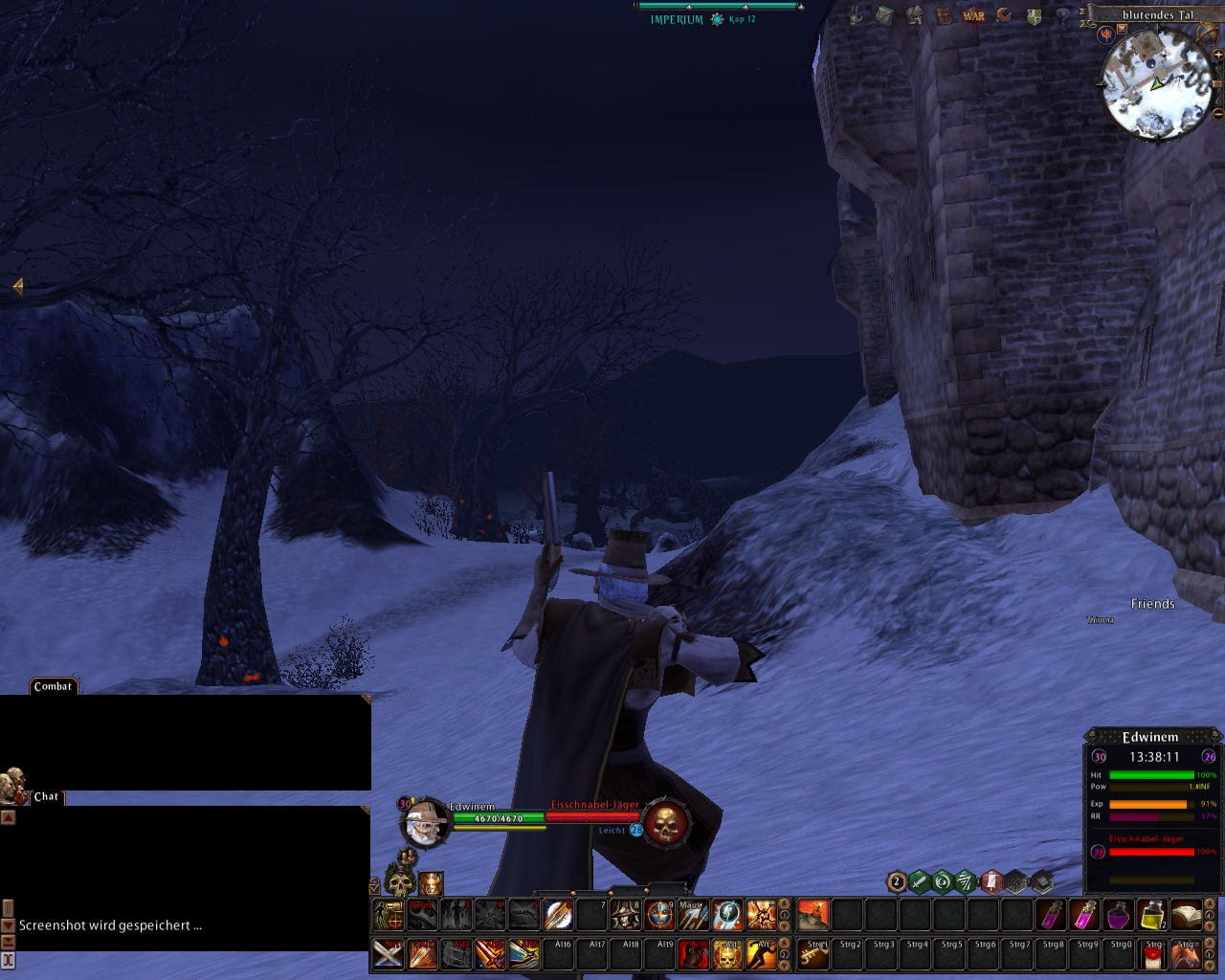Select the Eisschnabel-Jäger target skull portrait
Image resolution: width=1225 pixels, height=980 pixels.
(x=665, y=823)
